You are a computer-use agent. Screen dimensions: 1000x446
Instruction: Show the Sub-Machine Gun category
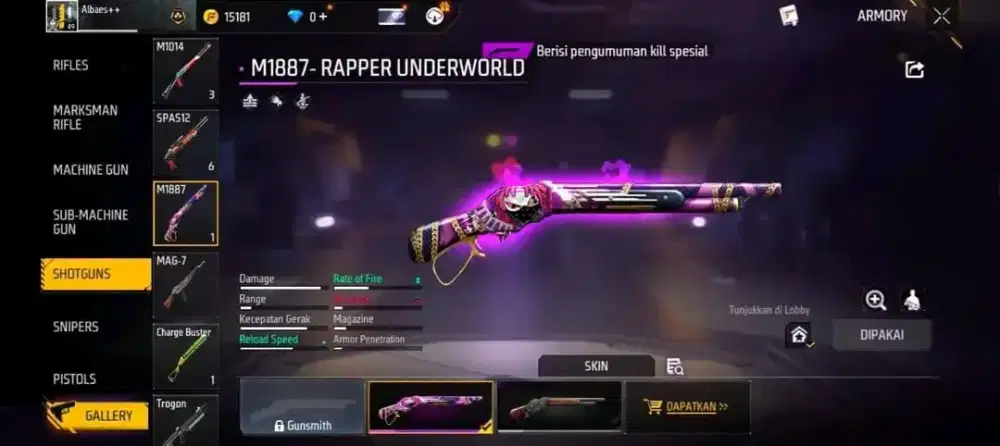(x=90, y=221)
